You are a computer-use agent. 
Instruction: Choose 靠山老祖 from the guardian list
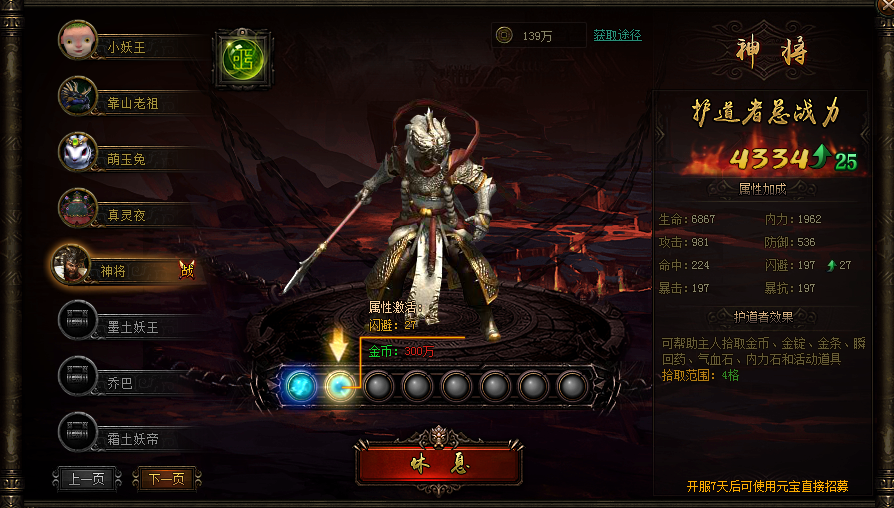132,102
